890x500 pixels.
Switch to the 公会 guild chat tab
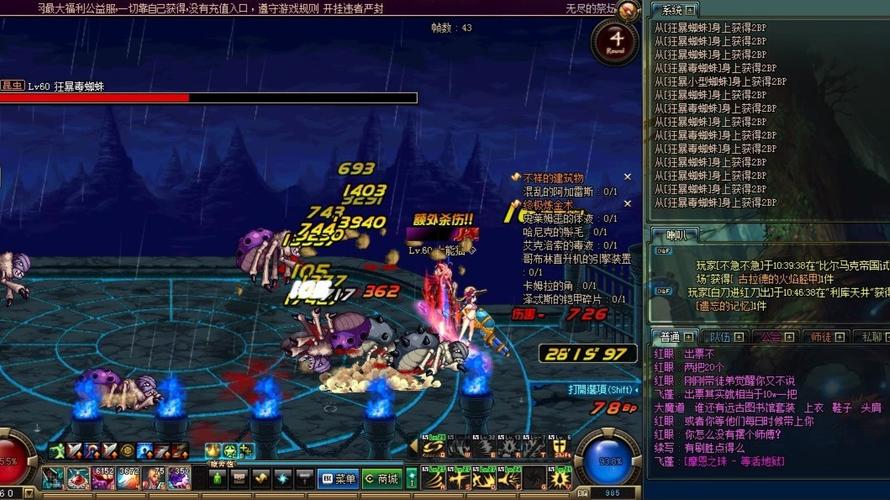(770, 337)
